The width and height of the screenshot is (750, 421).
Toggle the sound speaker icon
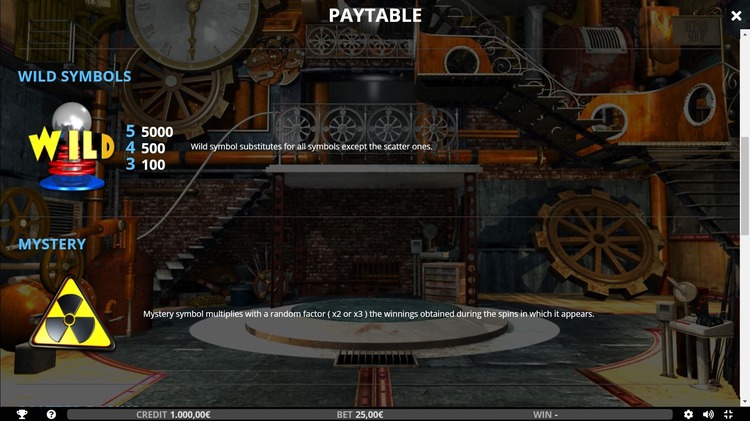pos(708,414)
